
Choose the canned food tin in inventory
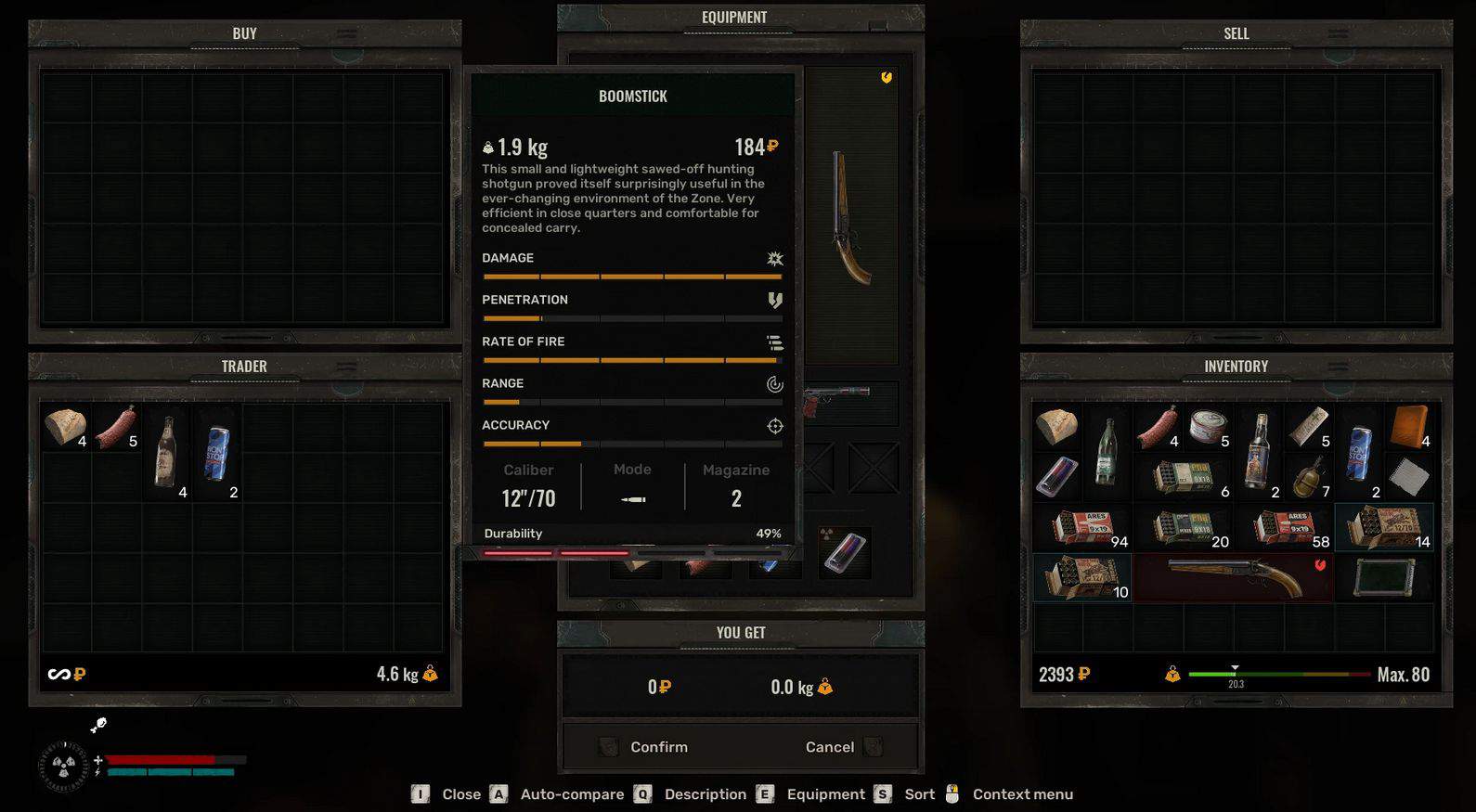tap(1208, 427)
